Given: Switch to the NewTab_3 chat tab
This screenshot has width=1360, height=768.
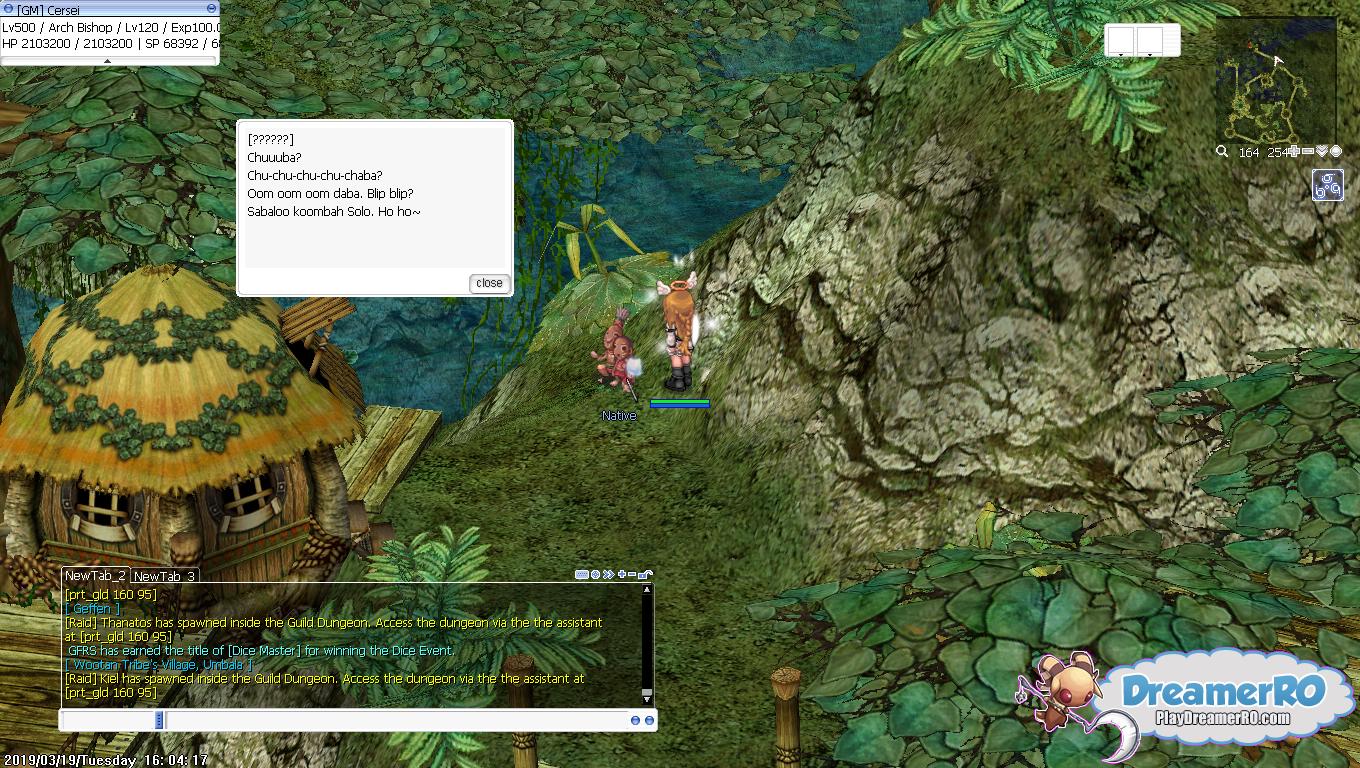Looking at the screenshot, I should click(164, 576).
